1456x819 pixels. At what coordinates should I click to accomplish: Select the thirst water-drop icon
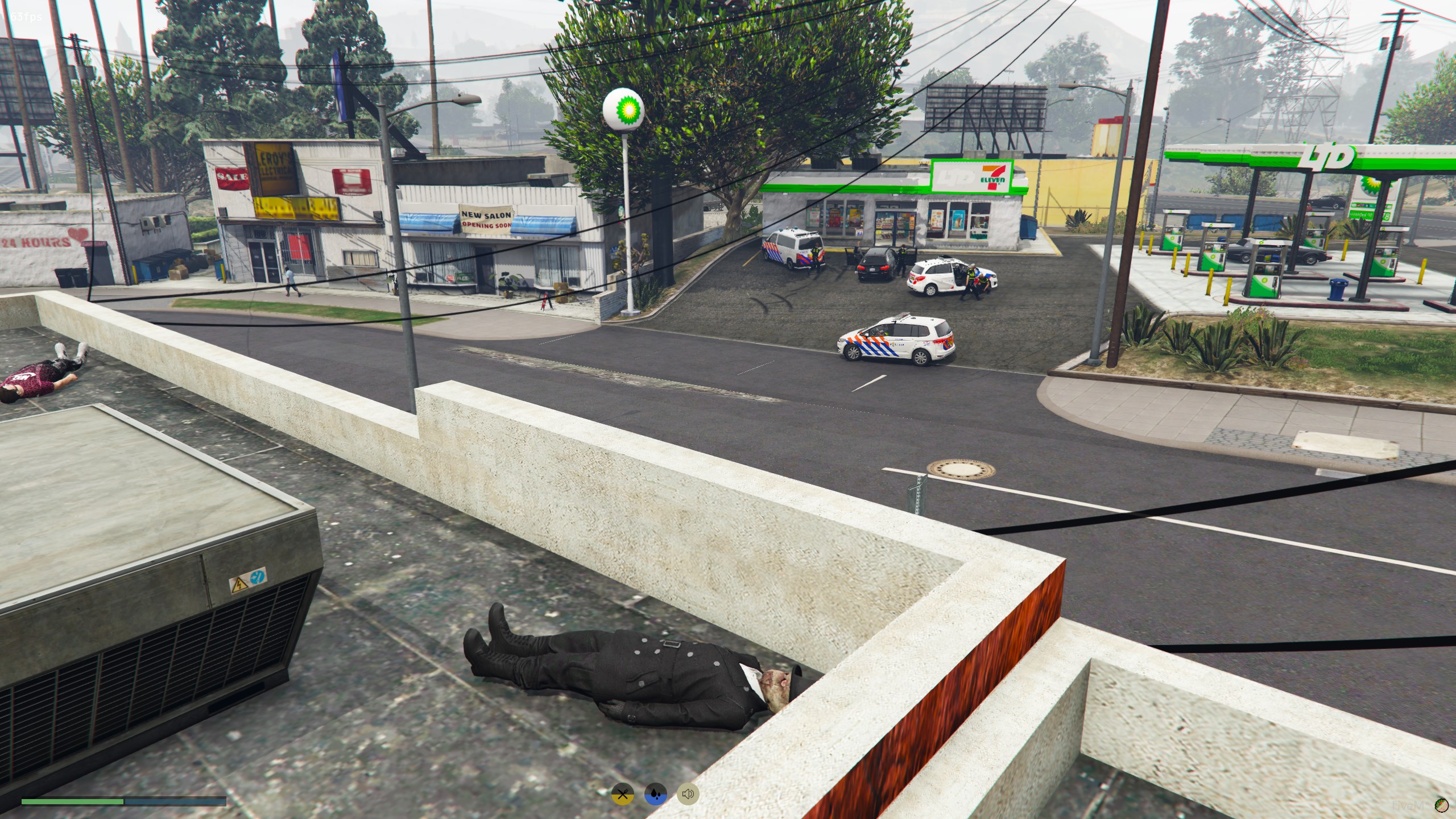(x=656, y=794)
